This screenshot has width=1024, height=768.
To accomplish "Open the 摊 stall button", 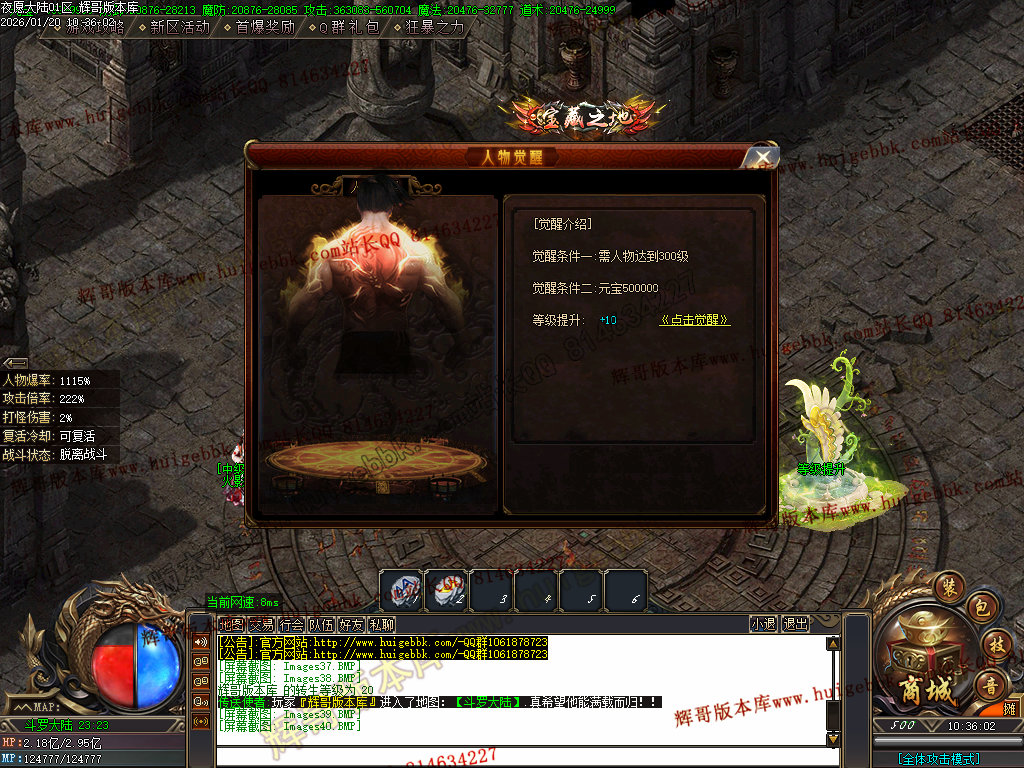I will pyautogui.click(x=1010, y=709).
